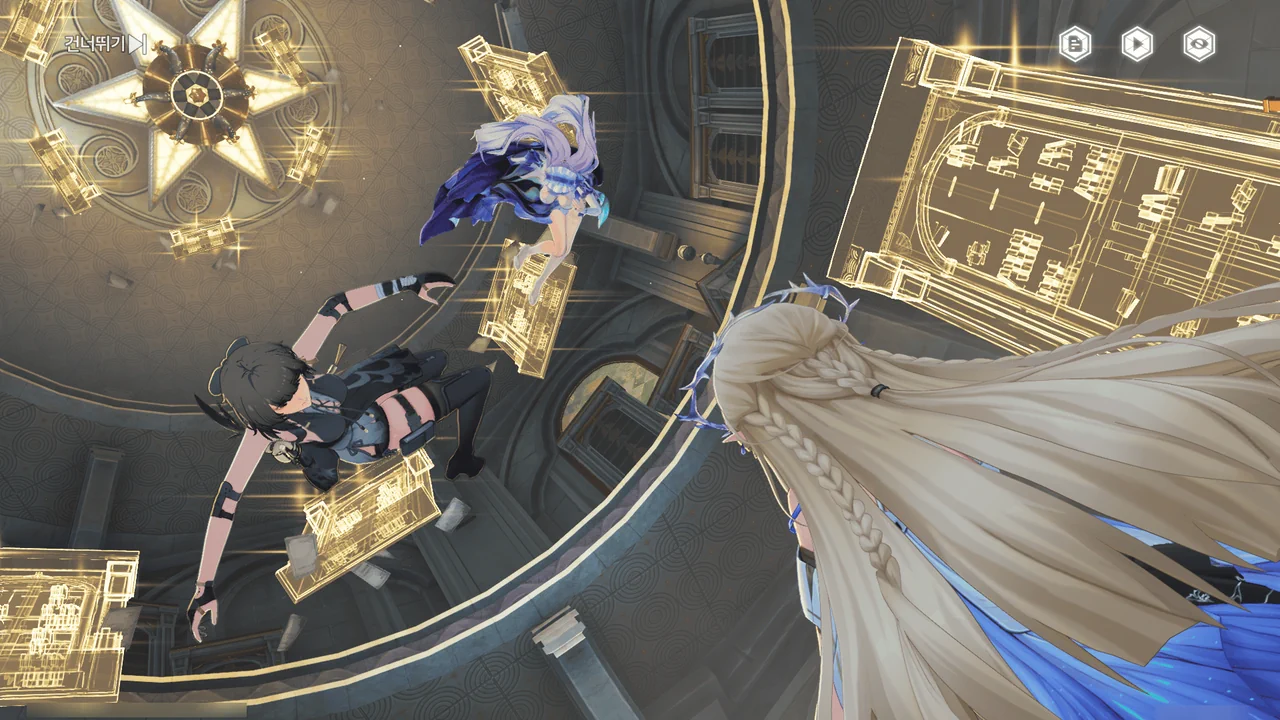Toggle auto-play with the play triangle icon
Viewport: 1280px width, 720px height.
pyautogui.click(x=1137, y=44)
